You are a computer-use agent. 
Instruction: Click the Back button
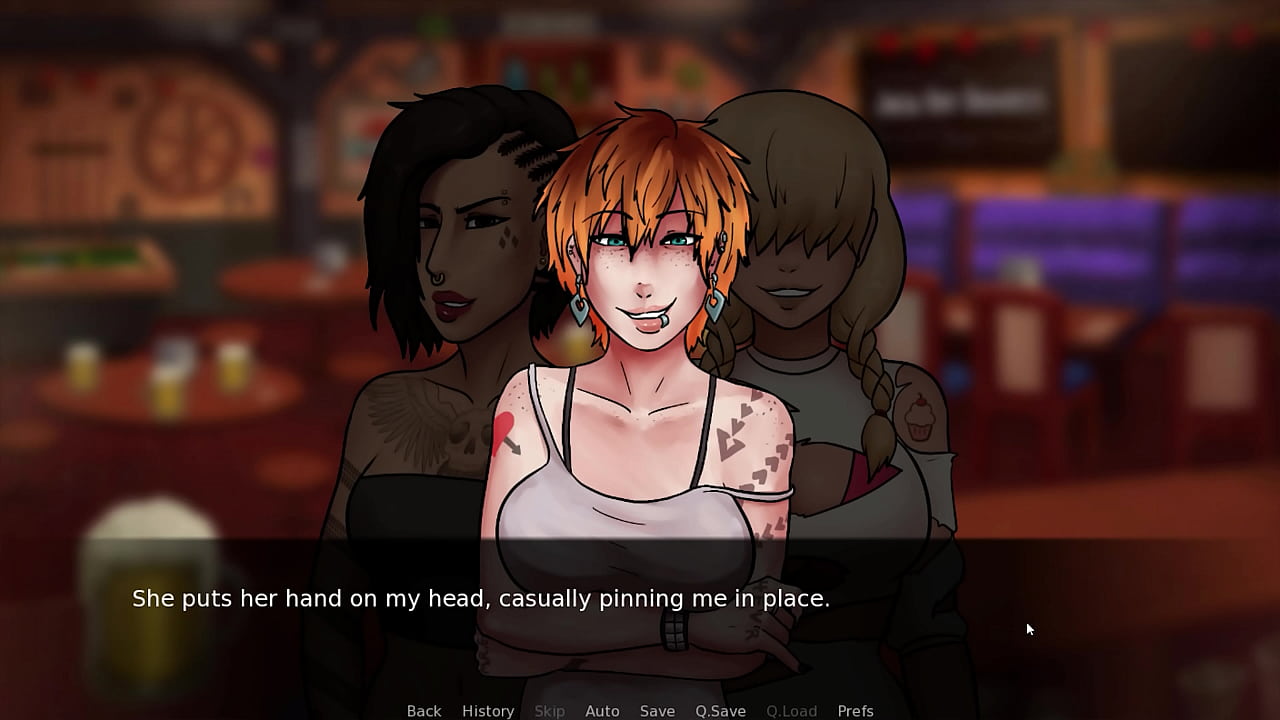coord(424,710)
